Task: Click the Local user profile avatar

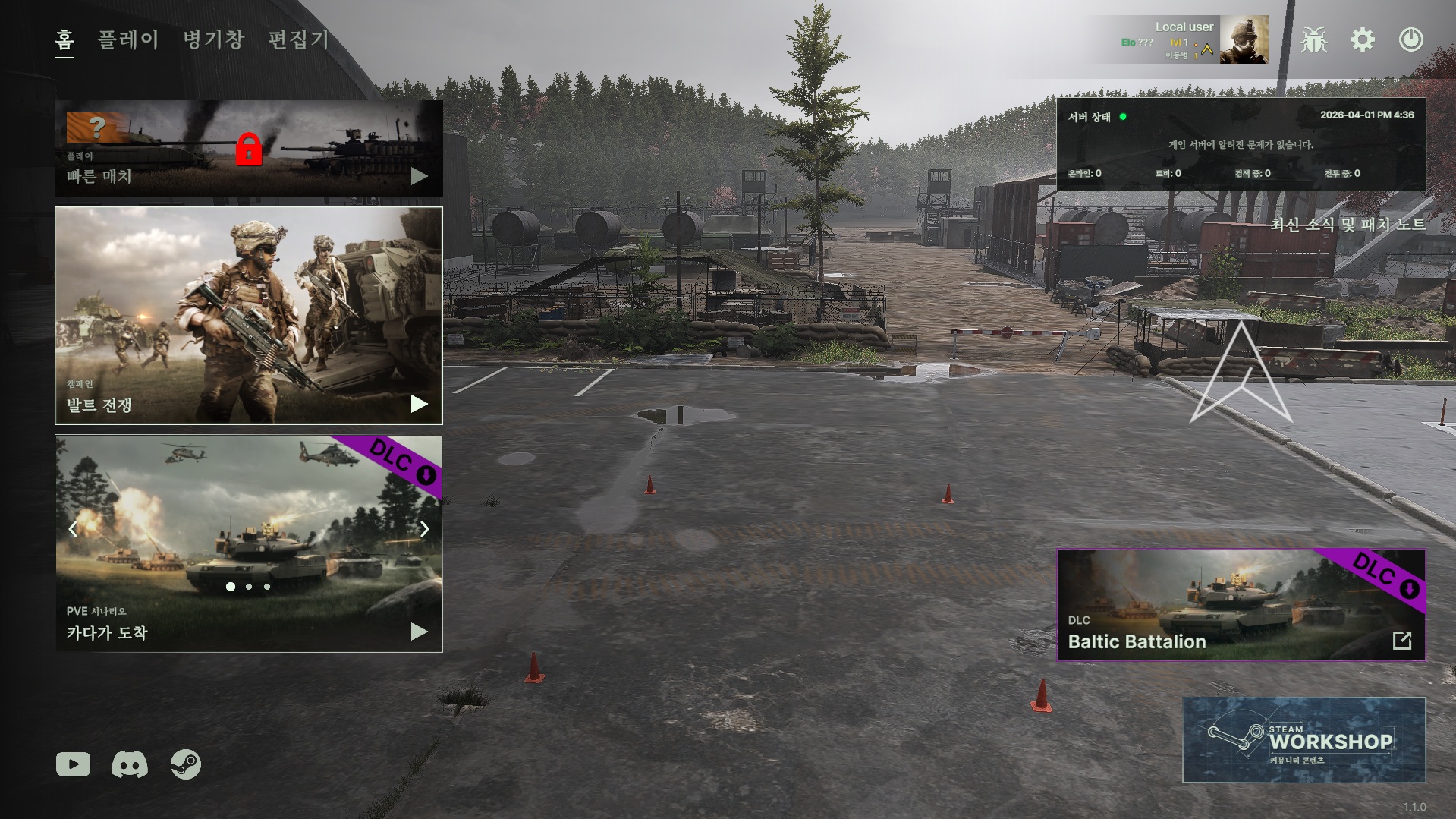Action: (1244, 39)
